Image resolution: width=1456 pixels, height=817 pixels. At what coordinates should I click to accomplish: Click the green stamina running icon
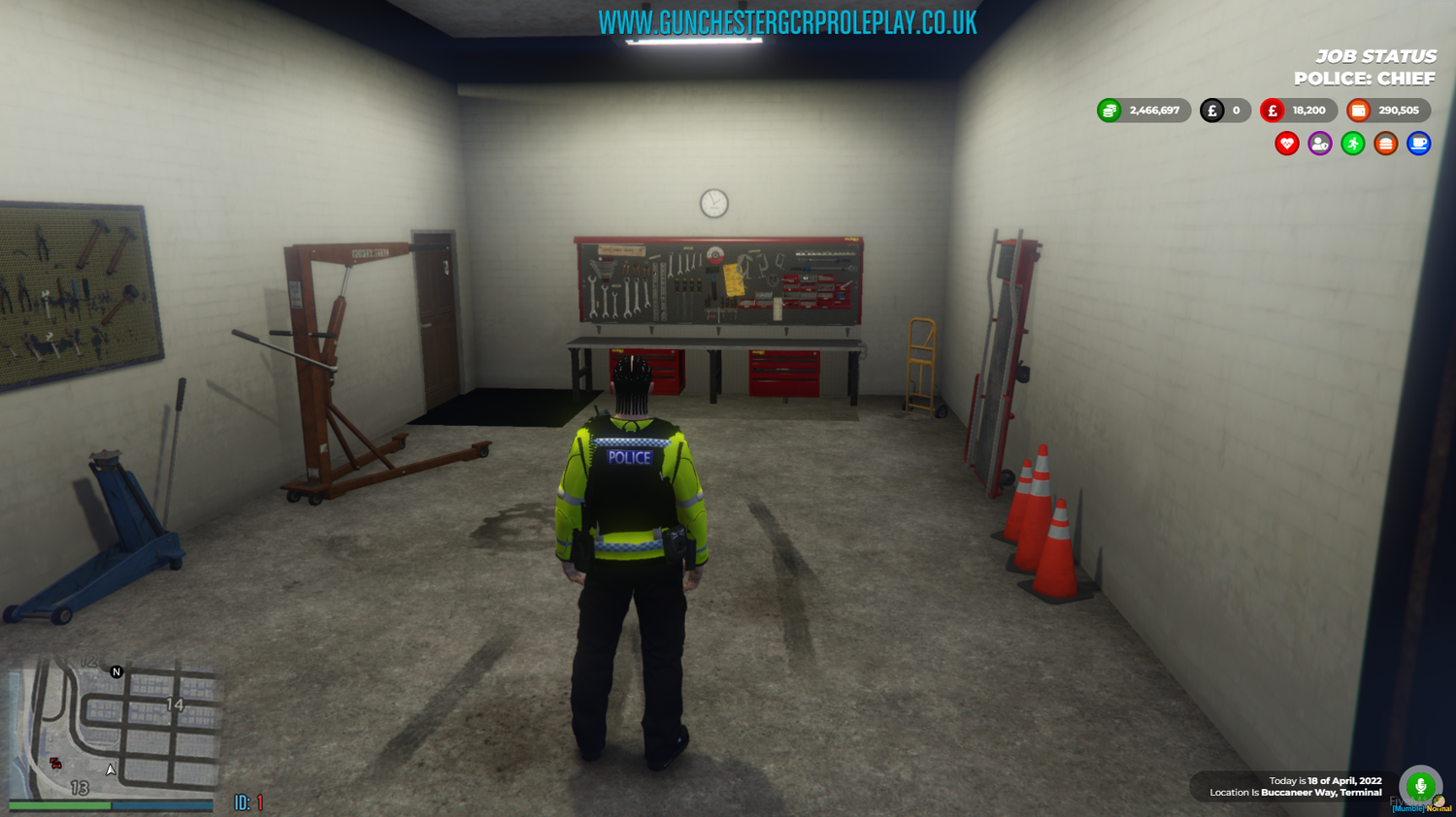click(1351, 143)
